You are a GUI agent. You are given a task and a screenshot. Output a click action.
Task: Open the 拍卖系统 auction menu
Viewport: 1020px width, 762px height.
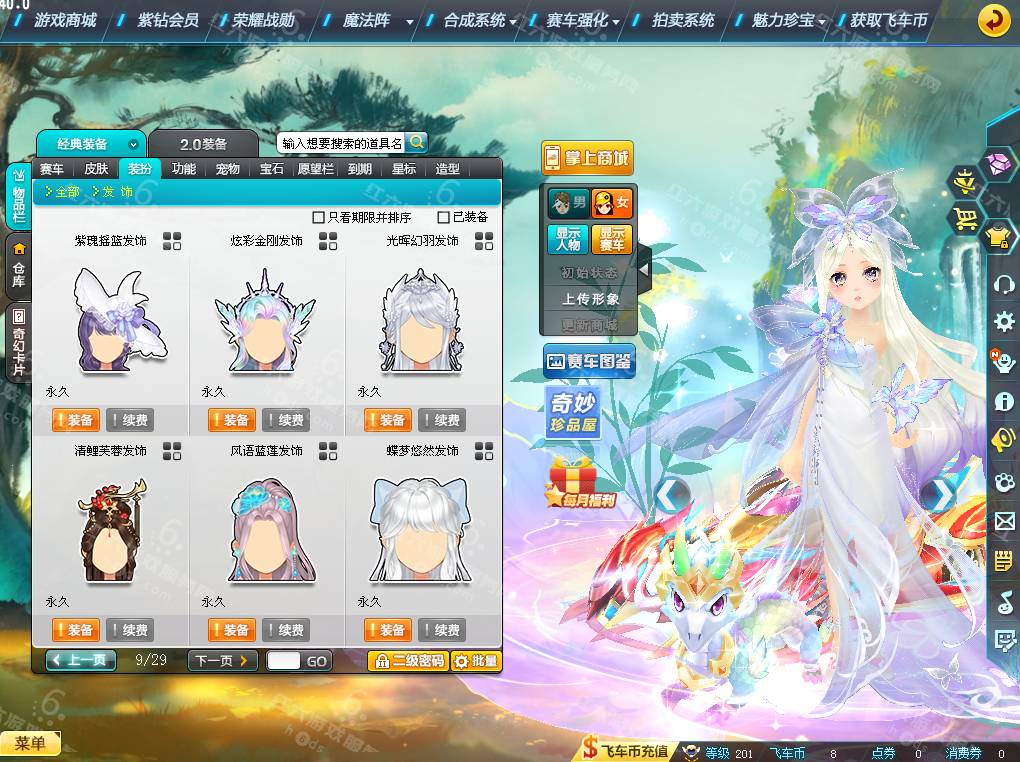click(683, 20)
